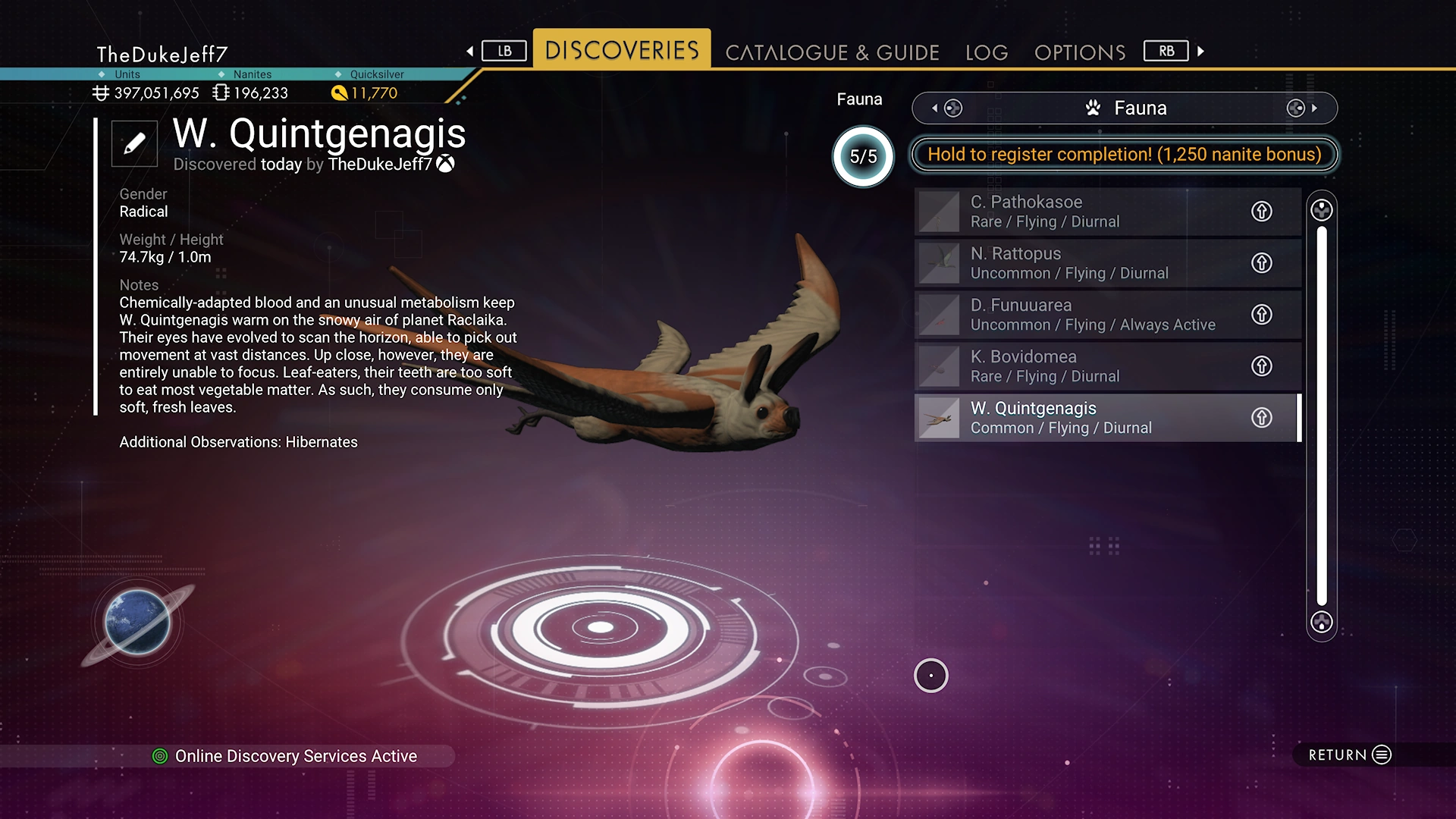Cycle the Fauna category to the previous one
1456x819 pixels.
tap(946, 108)
